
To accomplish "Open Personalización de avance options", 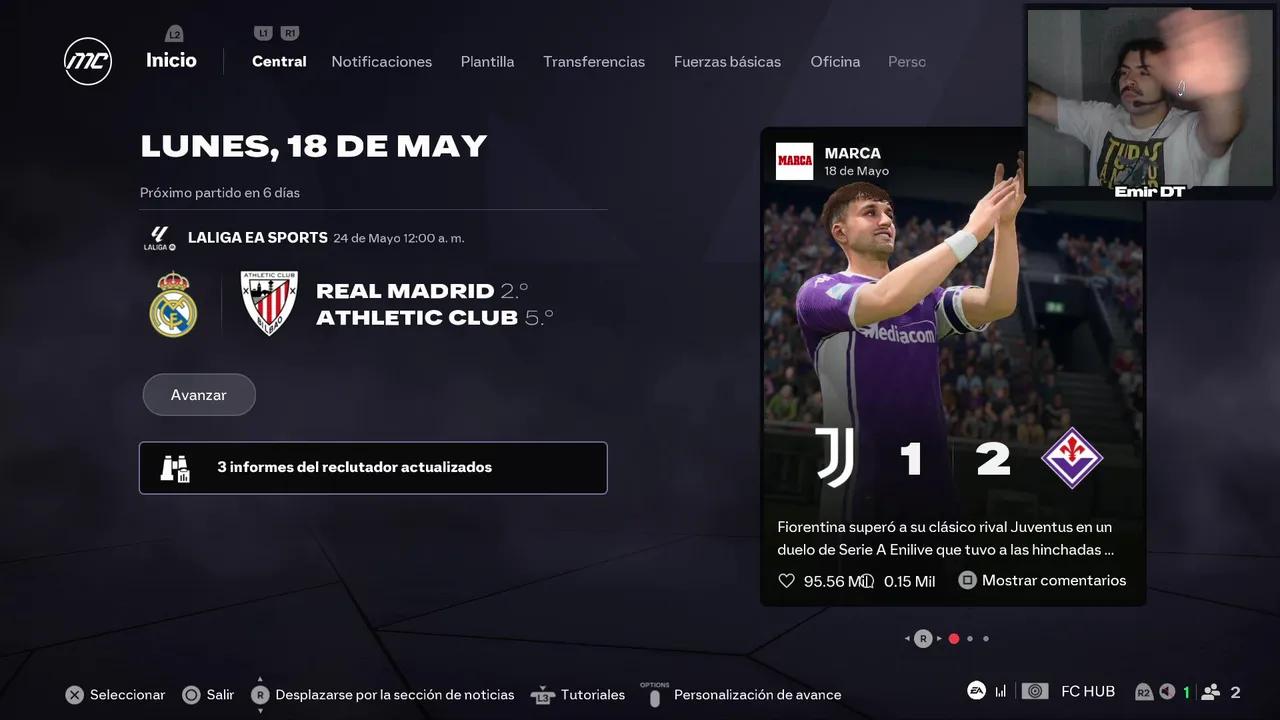I will (758, 694).
